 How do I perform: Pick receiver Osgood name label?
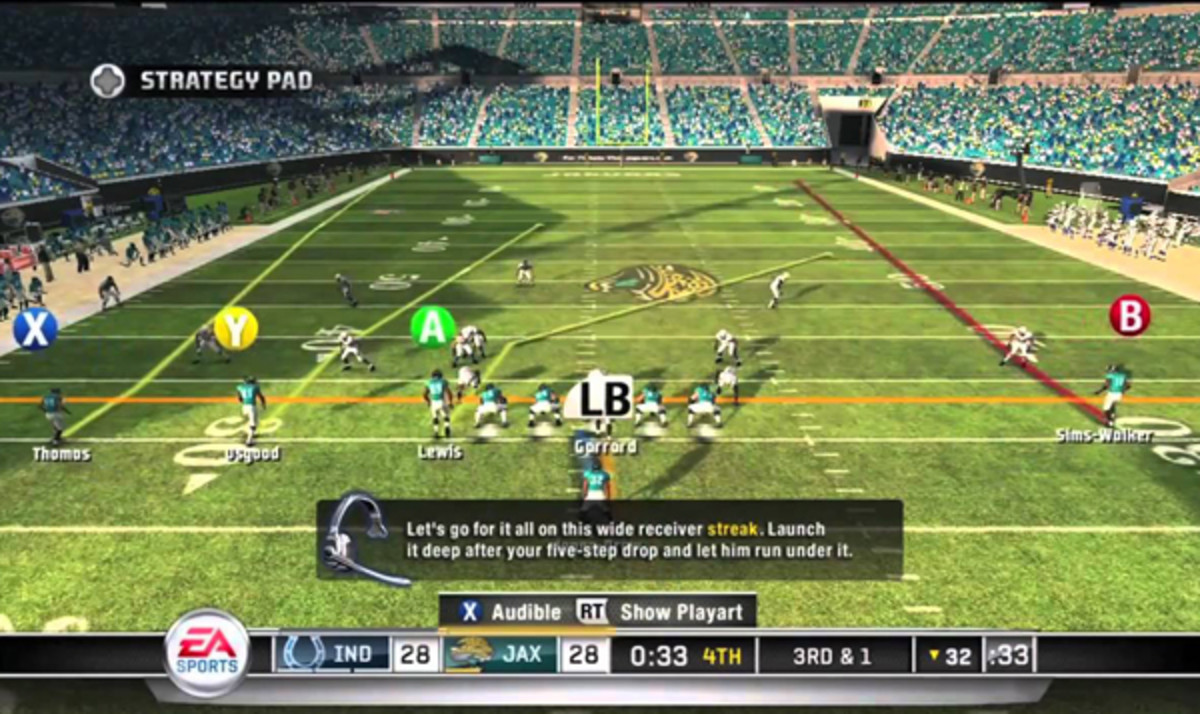pyautogui.click(x=251, y=455)
